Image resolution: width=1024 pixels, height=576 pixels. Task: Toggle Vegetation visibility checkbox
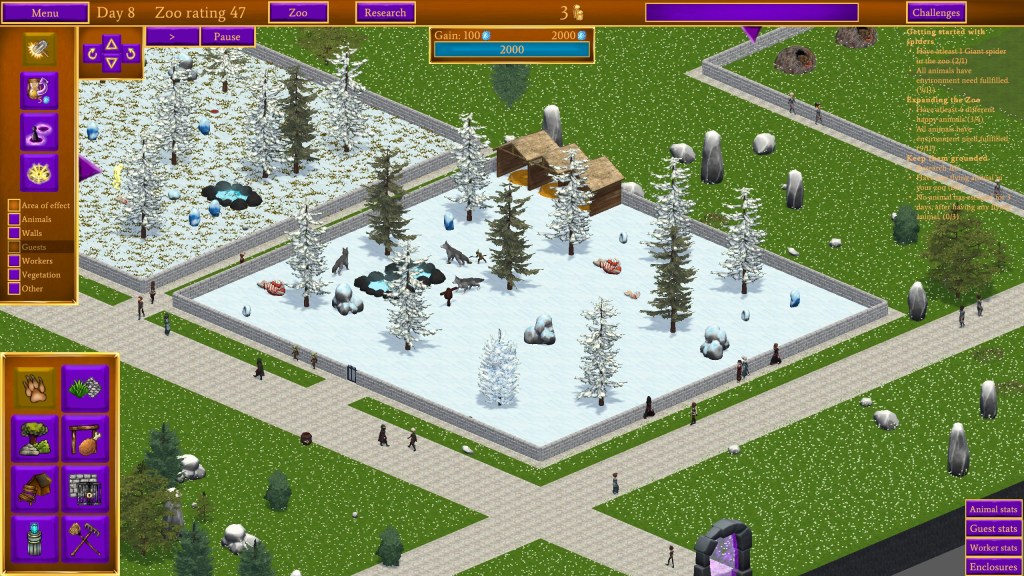coord(14,275)
